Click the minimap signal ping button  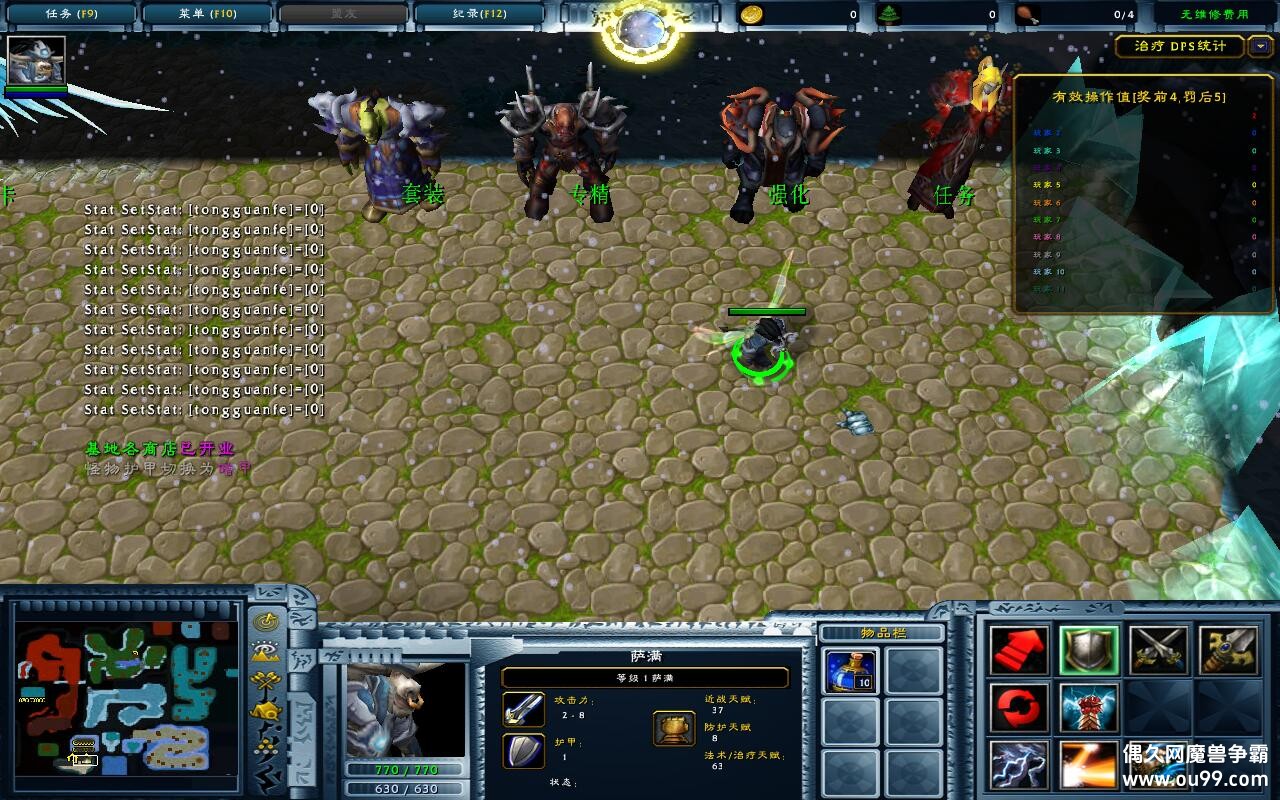click(x=266, y=622)
